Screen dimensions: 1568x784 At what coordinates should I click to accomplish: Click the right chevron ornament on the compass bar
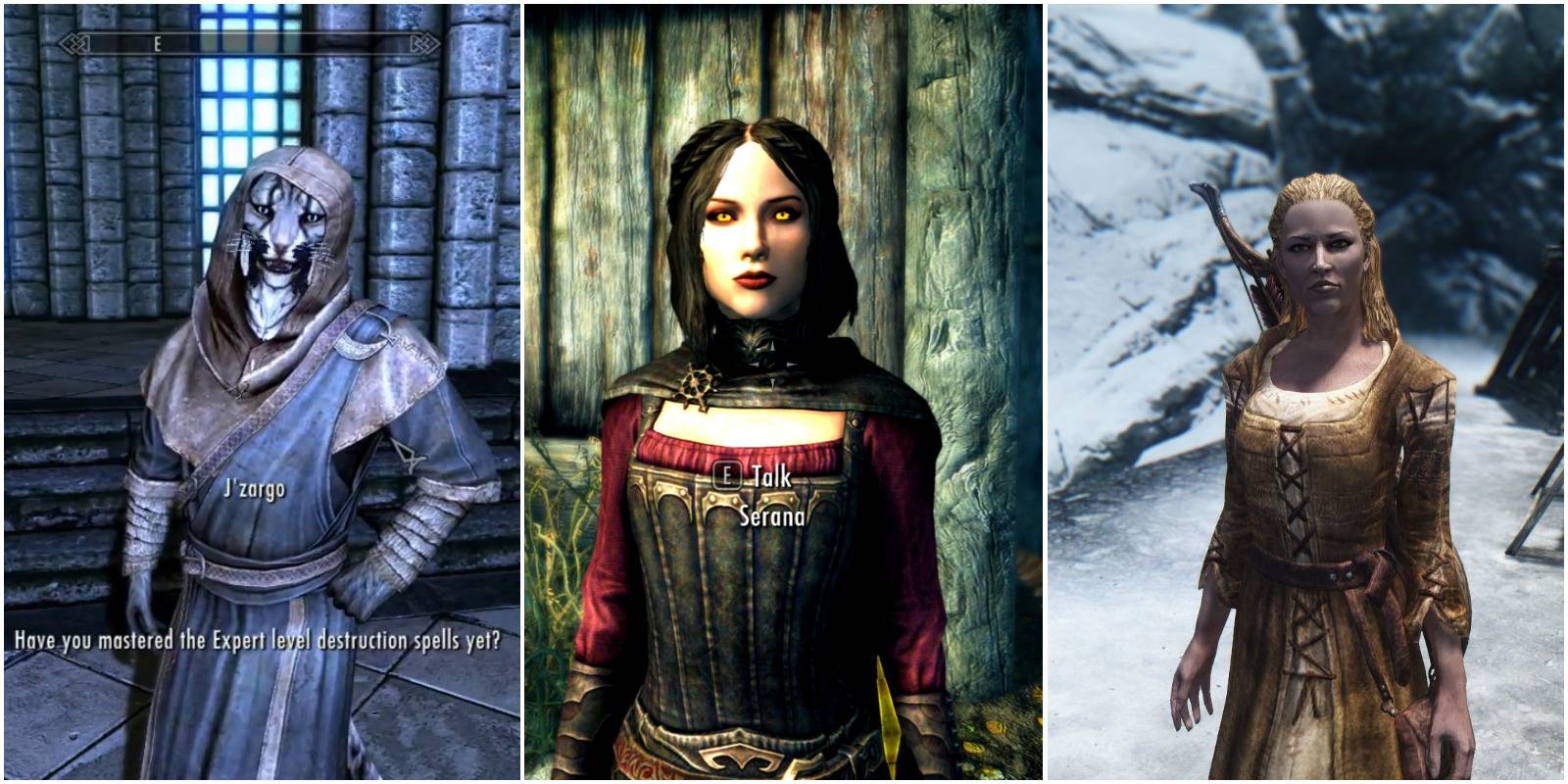coord(421,44)
